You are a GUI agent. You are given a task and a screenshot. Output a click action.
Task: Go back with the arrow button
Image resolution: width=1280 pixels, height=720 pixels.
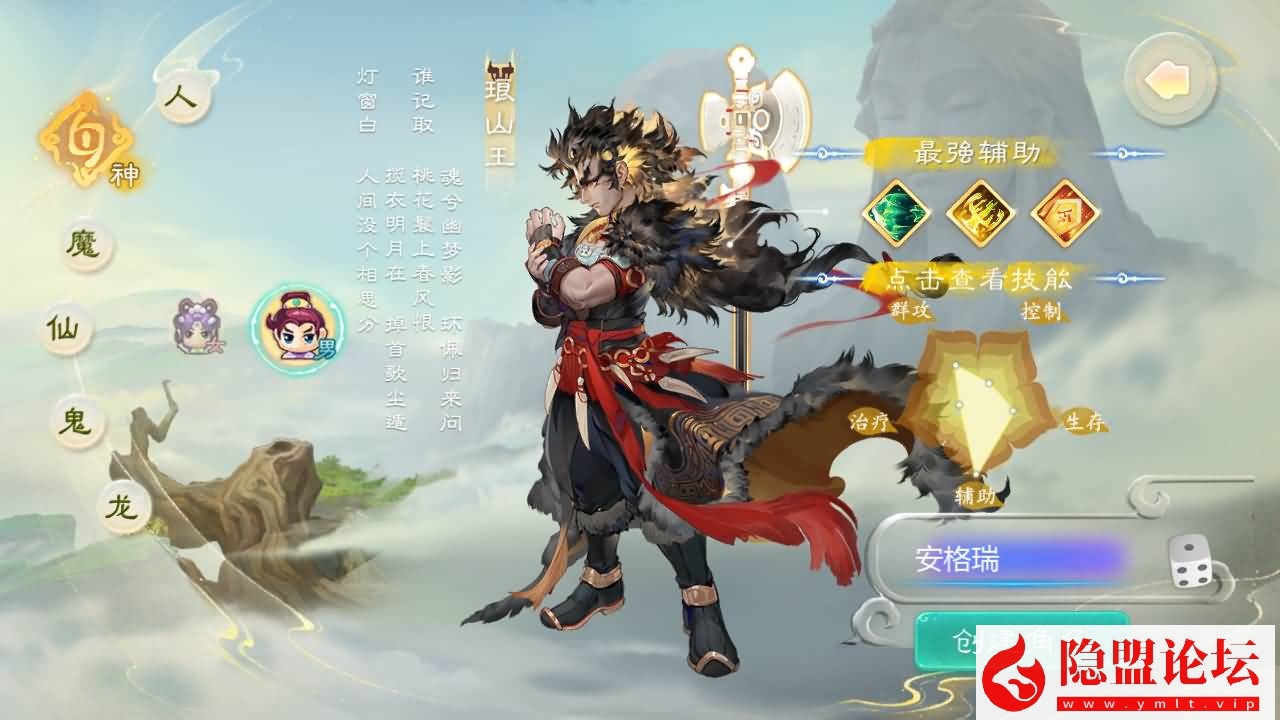[1169, 80]
